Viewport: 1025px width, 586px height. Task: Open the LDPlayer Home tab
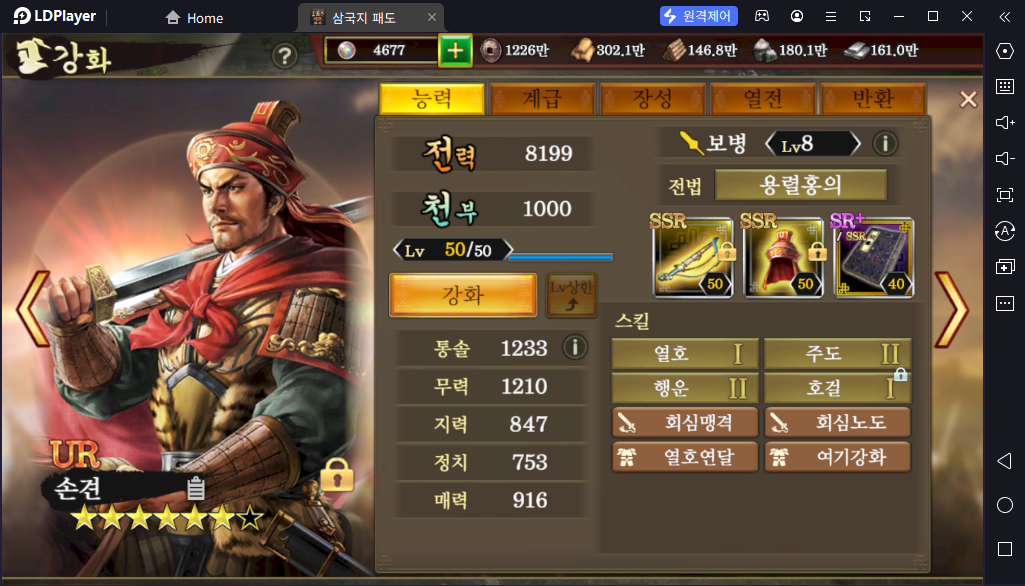(x=194, y=18)
